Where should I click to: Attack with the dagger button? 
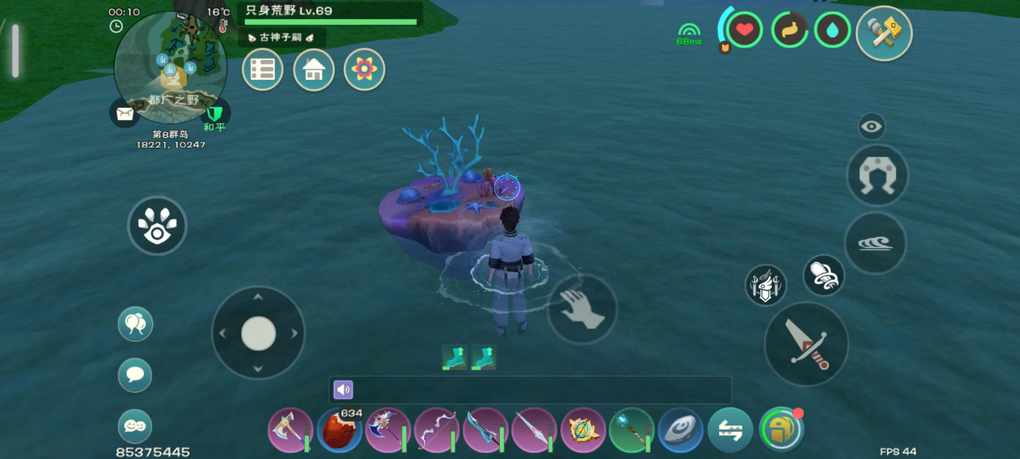(x=806, y=343)
